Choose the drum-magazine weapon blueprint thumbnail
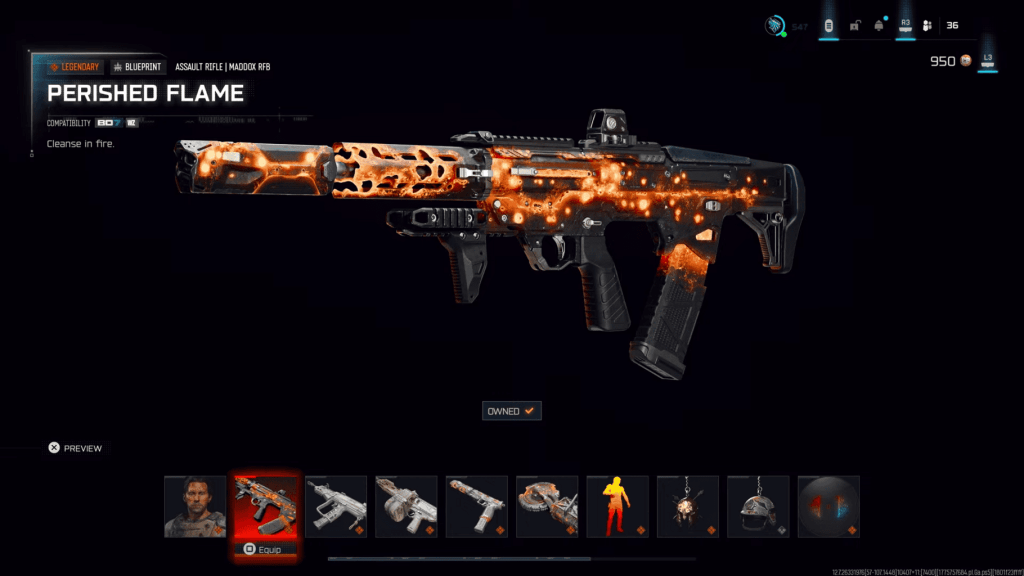This screenshot has height=576, width=1024. point(406,506)
